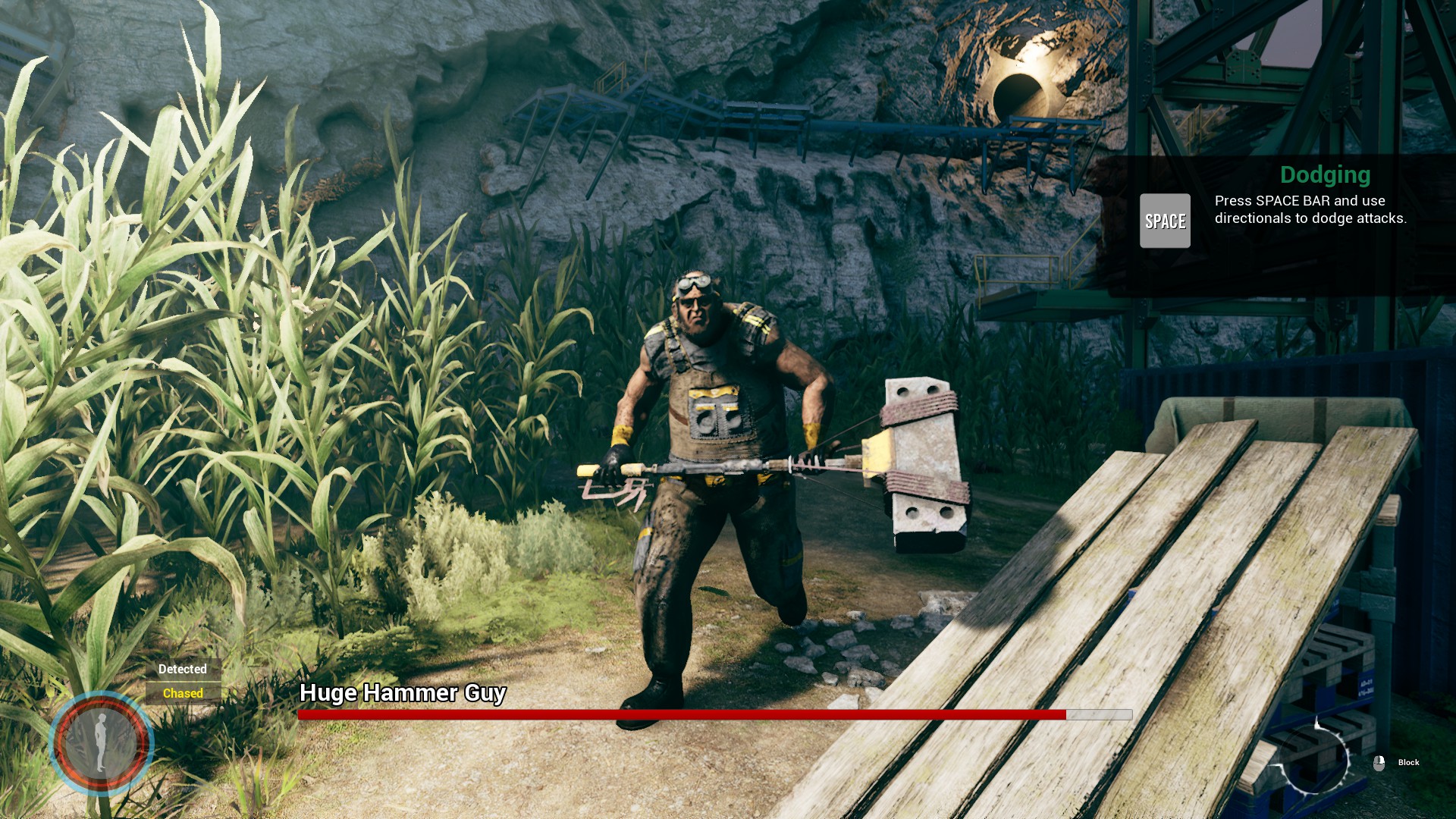Click the player stance silhouette icon

point(101,743)
